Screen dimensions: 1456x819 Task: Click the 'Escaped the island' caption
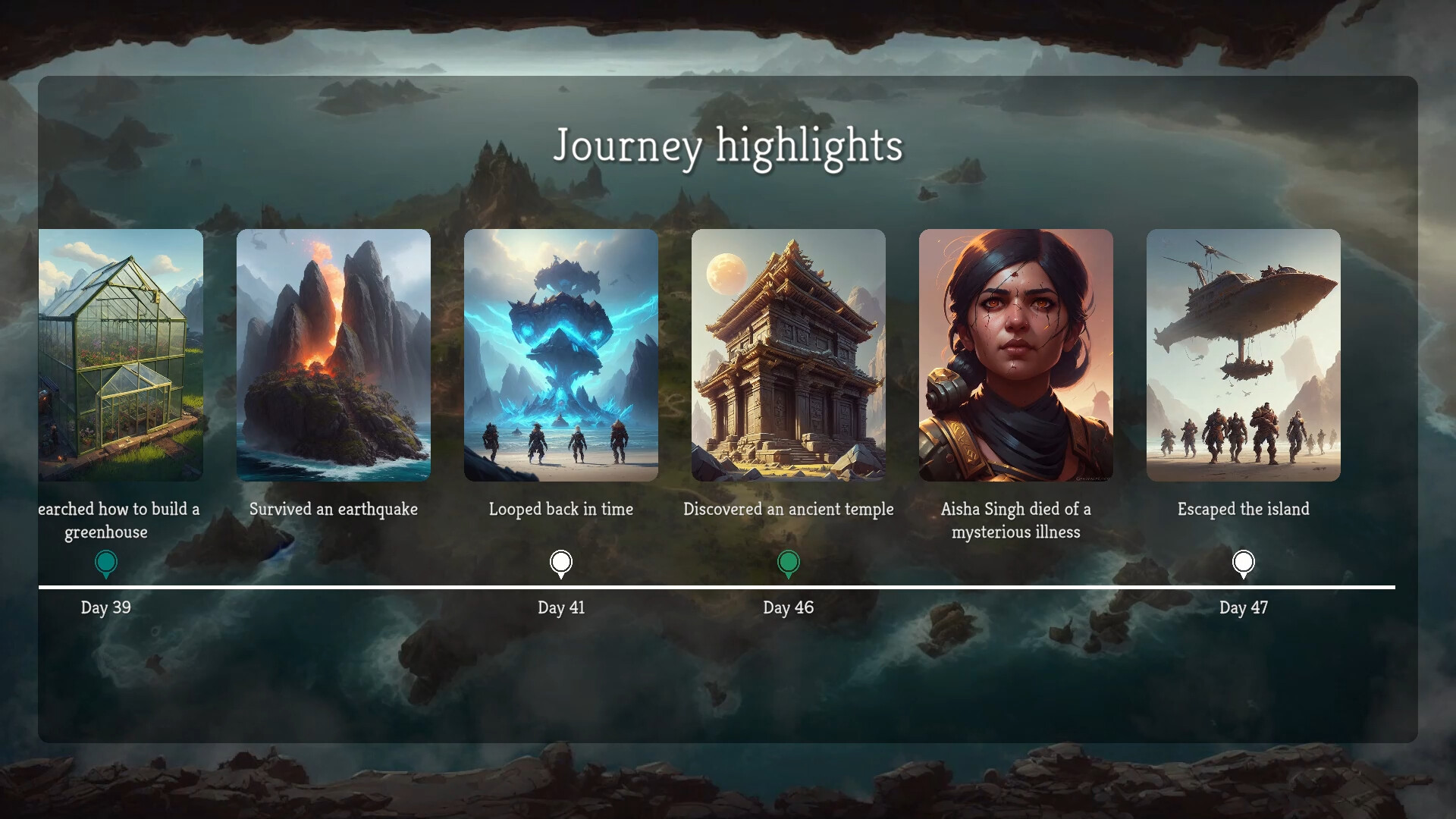pyautogui.click(x=1243, y=510)
